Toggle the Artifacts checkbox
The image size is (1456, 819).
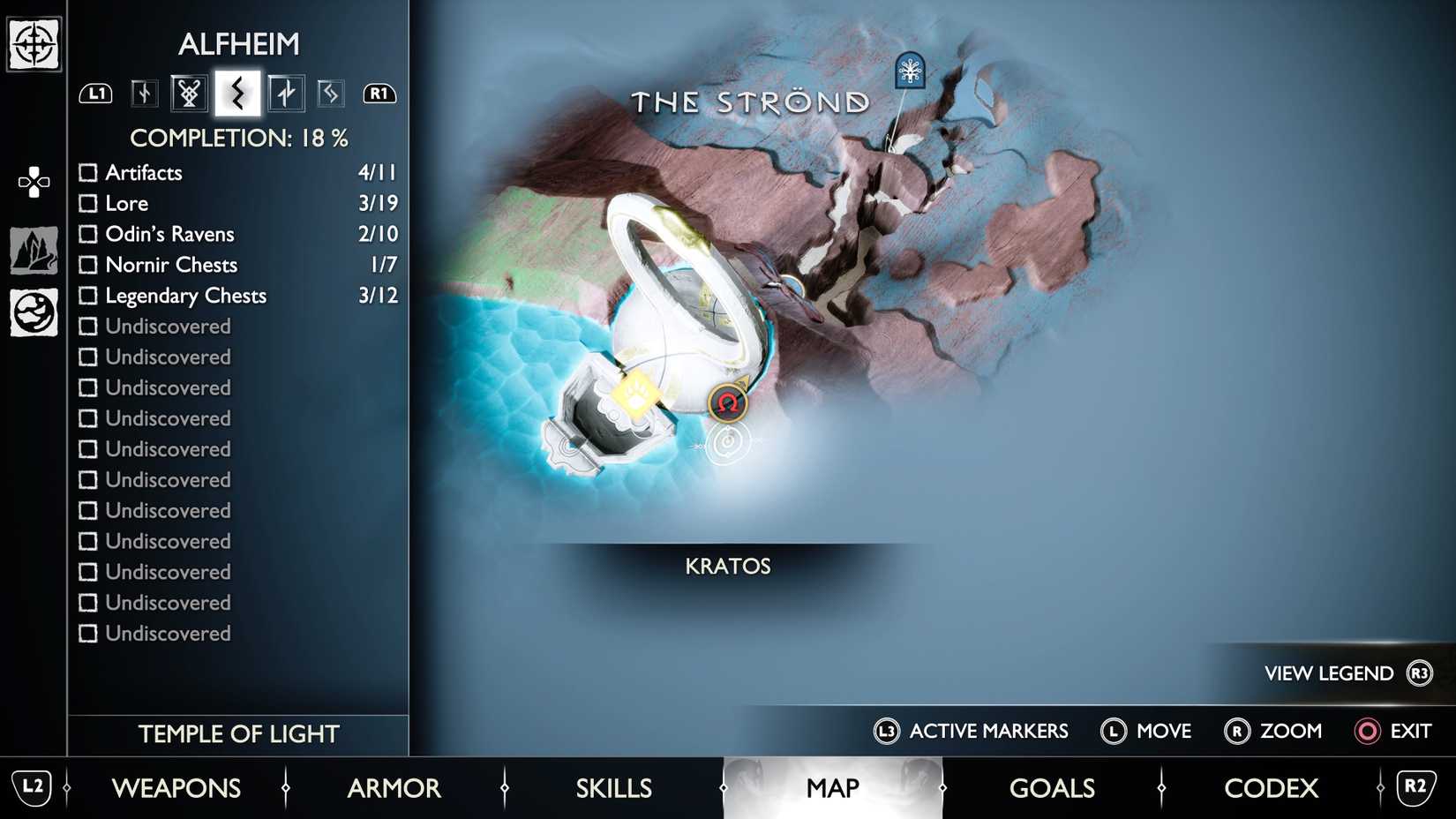(88, 173)
